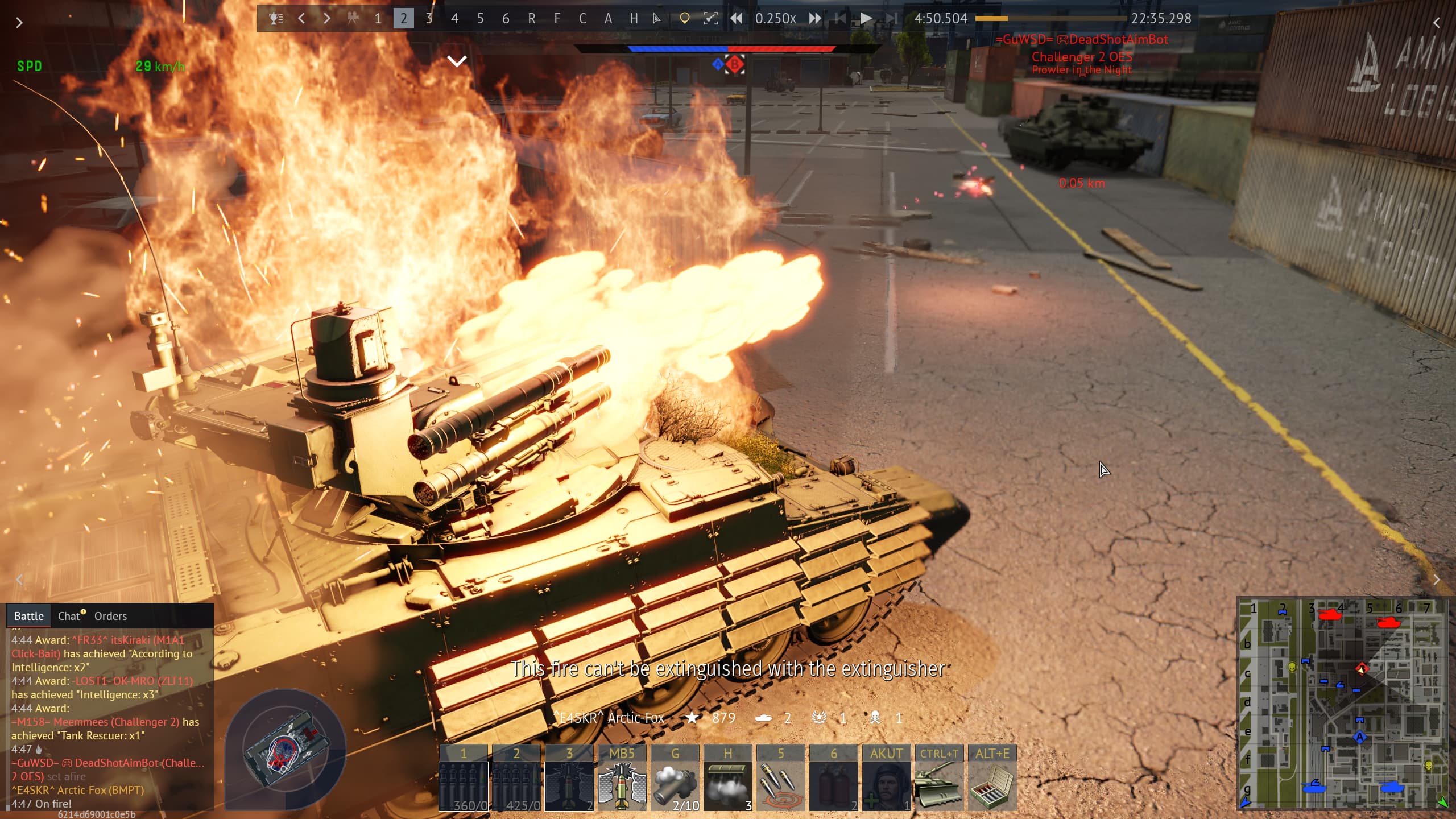Select the Battle log tab

(28, 616)
